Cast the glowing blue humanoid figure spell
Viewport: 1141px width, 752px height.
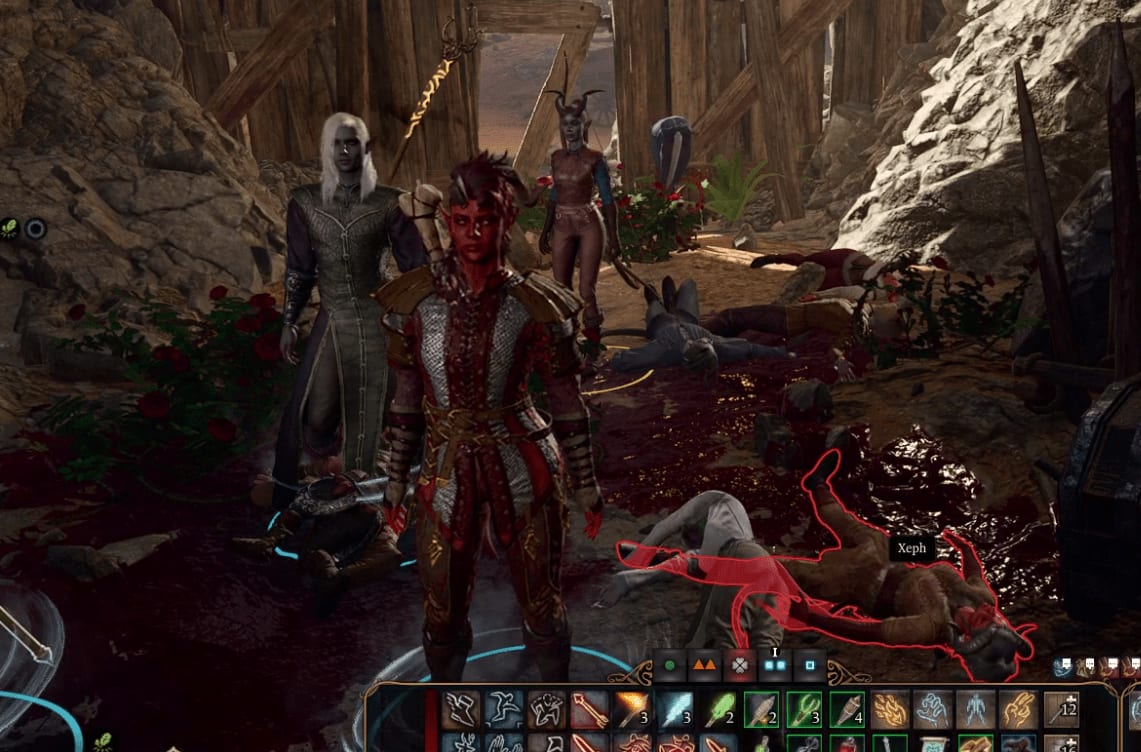click(976, 709)
